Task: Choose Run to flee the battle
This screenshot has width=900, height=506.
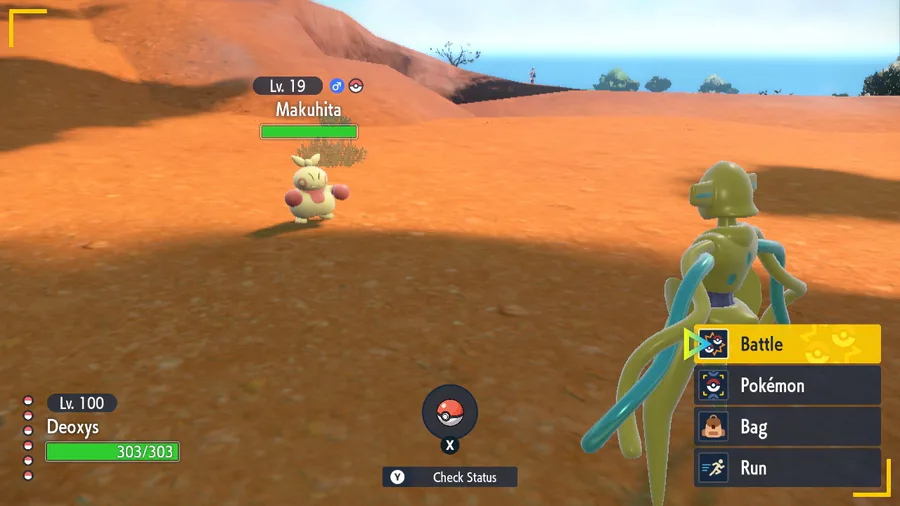Action: point(788,468)
